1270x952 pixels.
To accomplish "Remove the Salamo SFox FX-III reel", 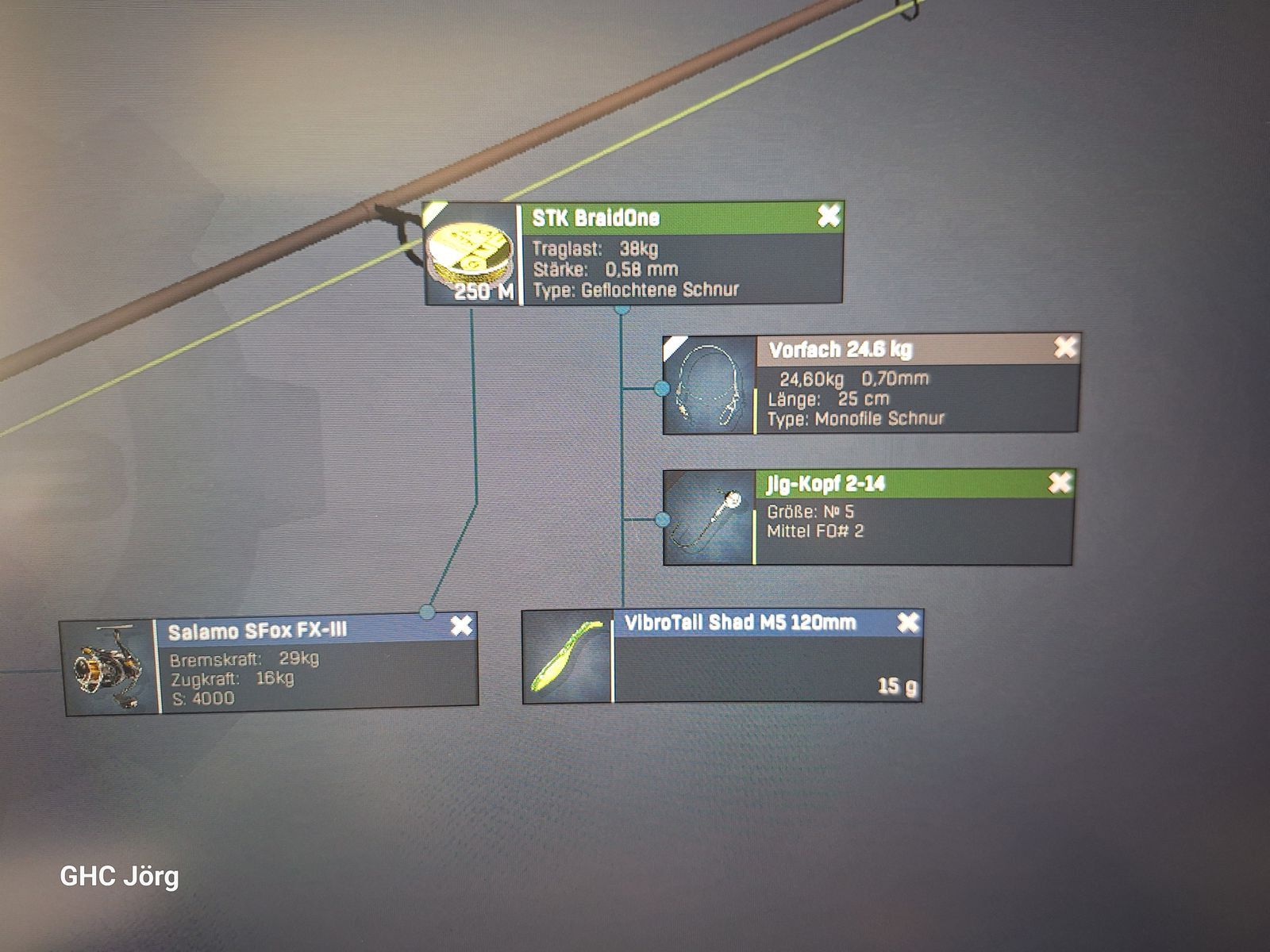I will pos(461,627).
